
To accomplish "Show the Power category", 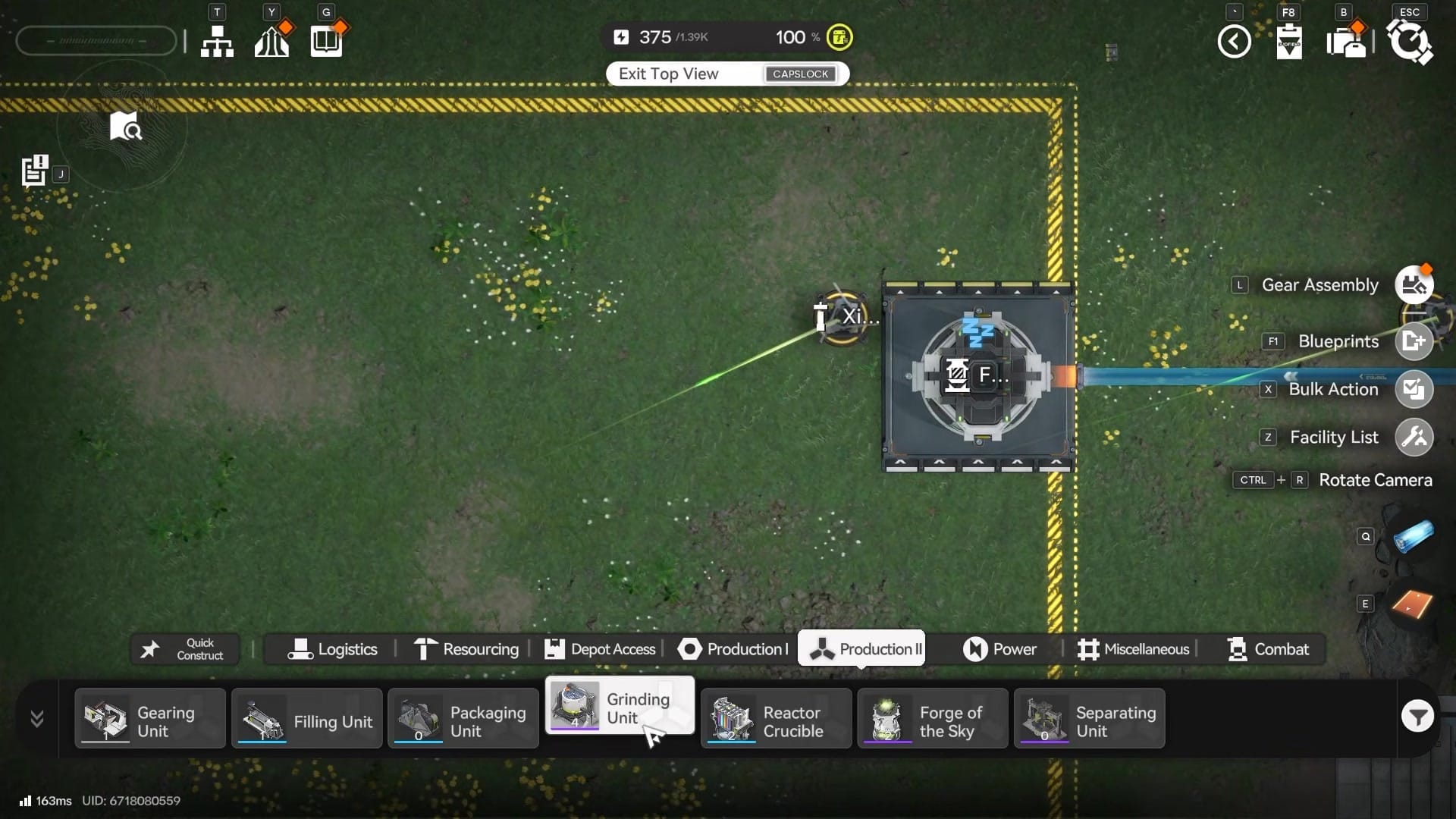I will pos(999,649).
